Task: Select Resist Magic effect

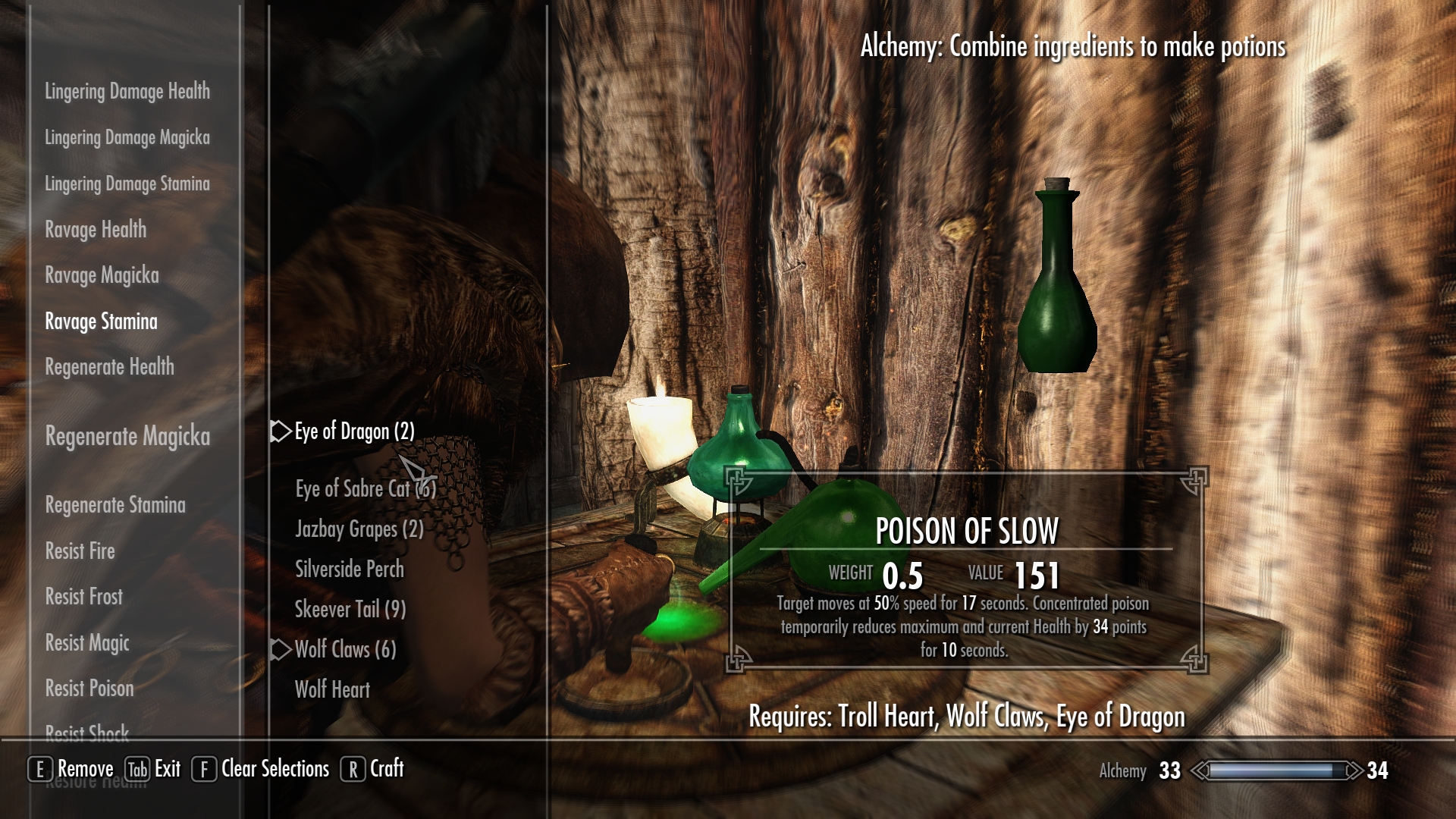Action: 87,643
